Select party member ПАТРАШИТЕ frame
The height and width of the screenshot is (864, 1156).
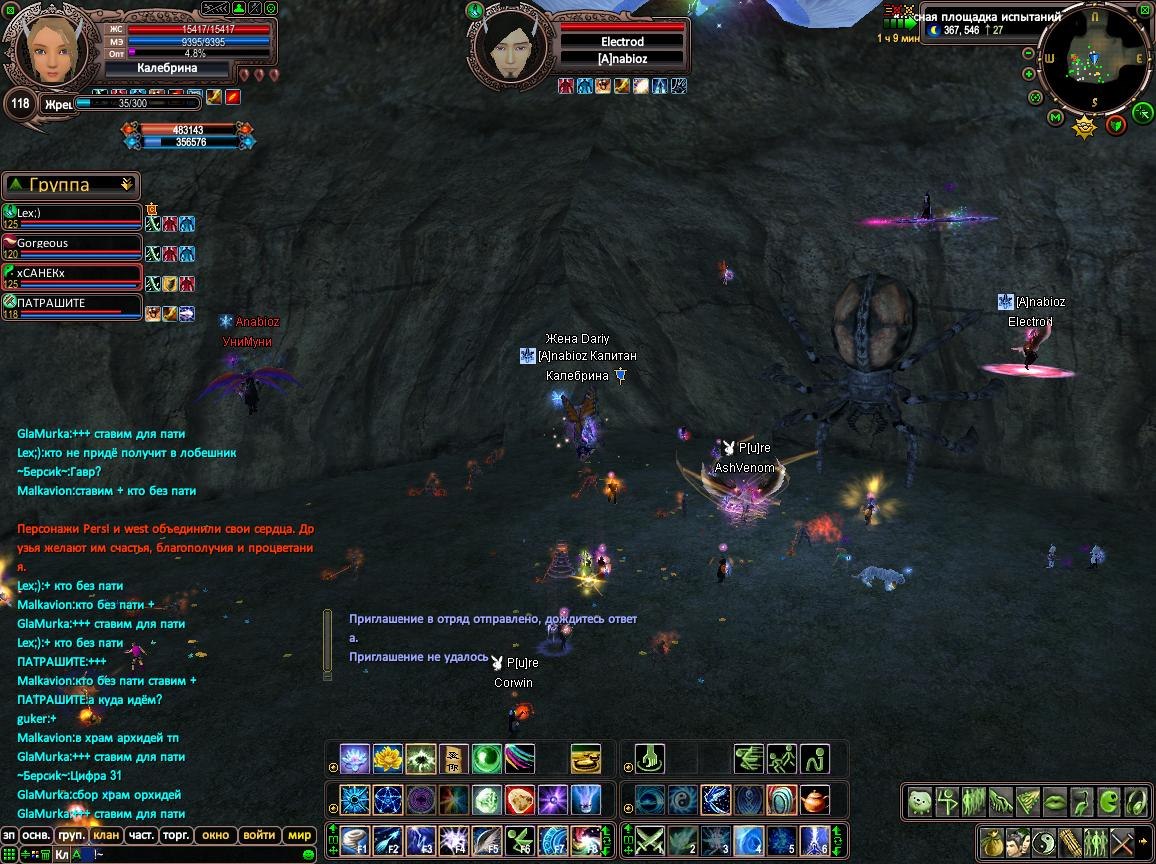click(x=72, y=304)
